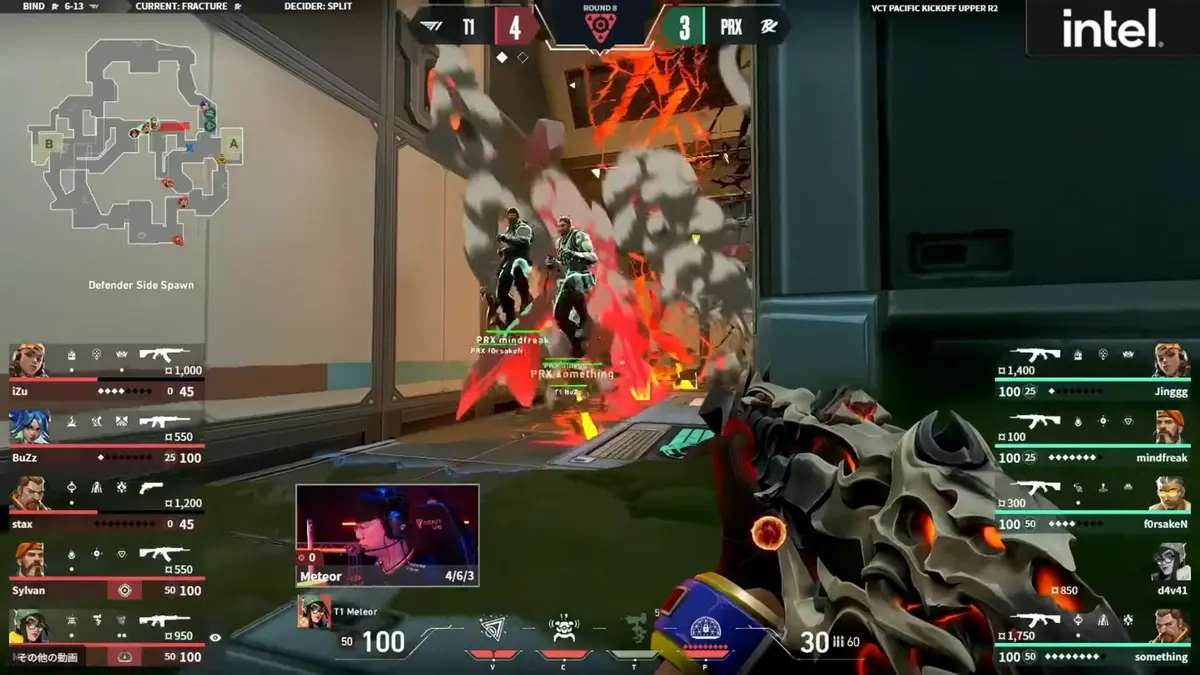Choose stax's player portrait
Image resolution: width=1200 pixels, height=675 pixels.
pyautogui.click(x=29, y=494)
